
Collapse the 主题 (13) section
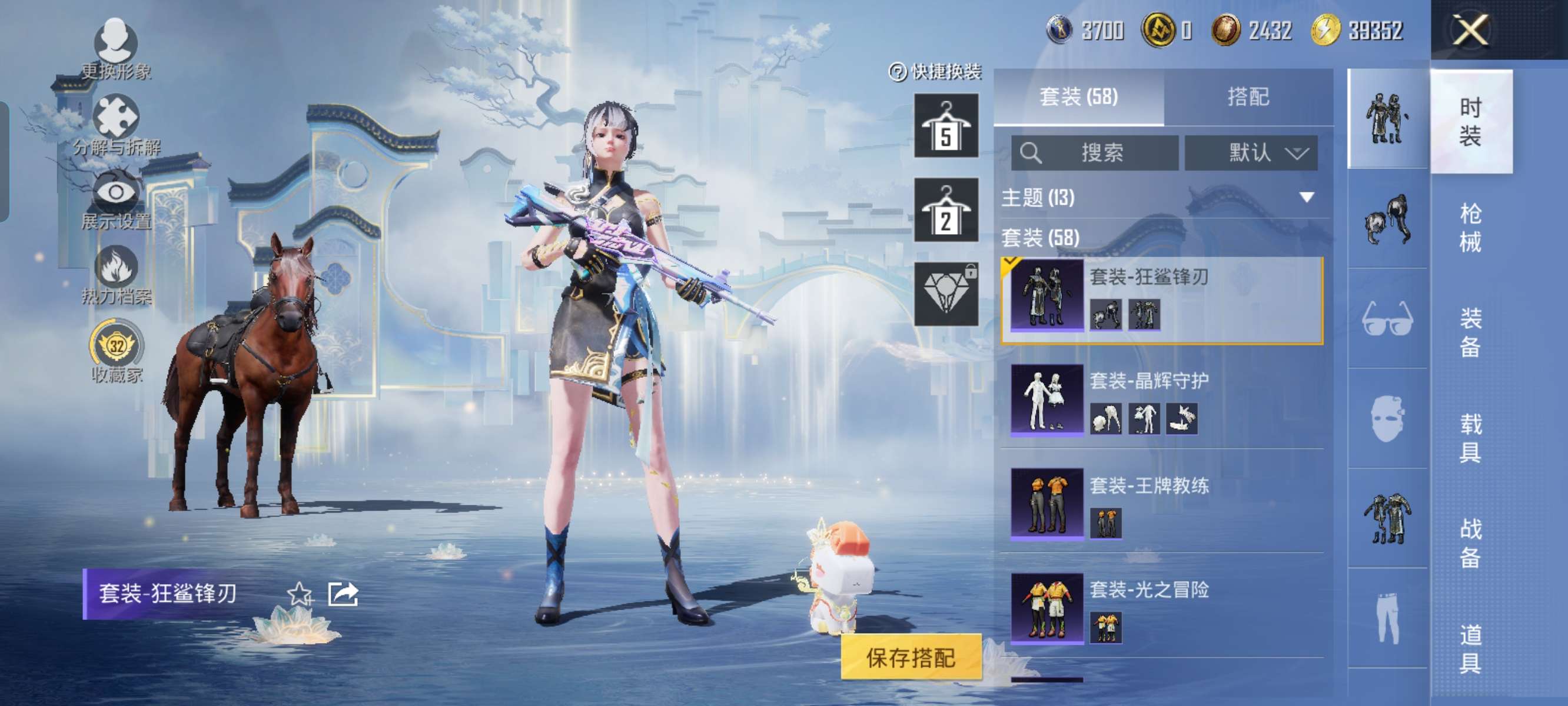pos(1306,197)
